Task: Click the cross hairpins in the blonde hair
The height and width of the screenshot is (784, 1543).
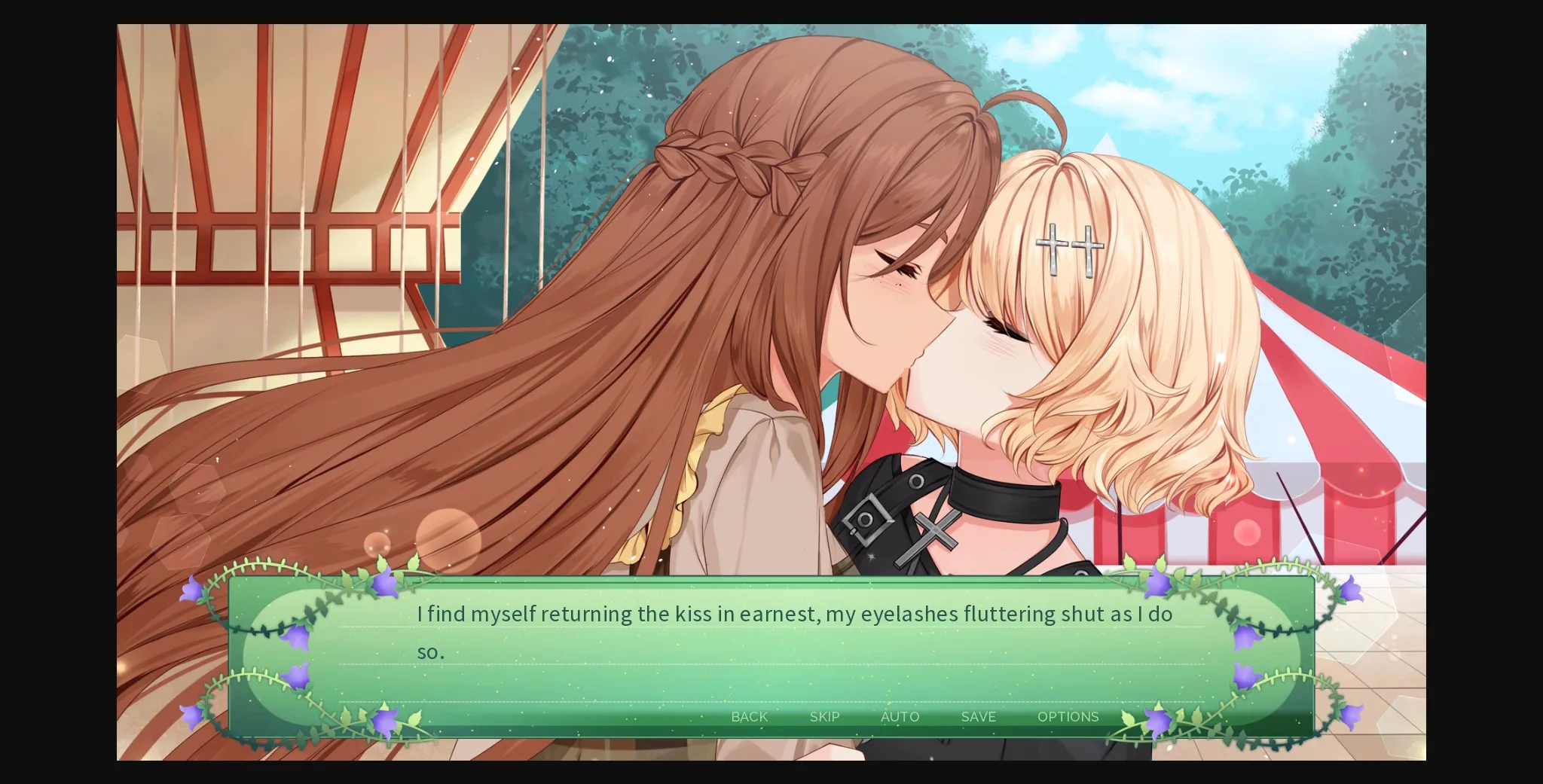Action: point(1068,246)
